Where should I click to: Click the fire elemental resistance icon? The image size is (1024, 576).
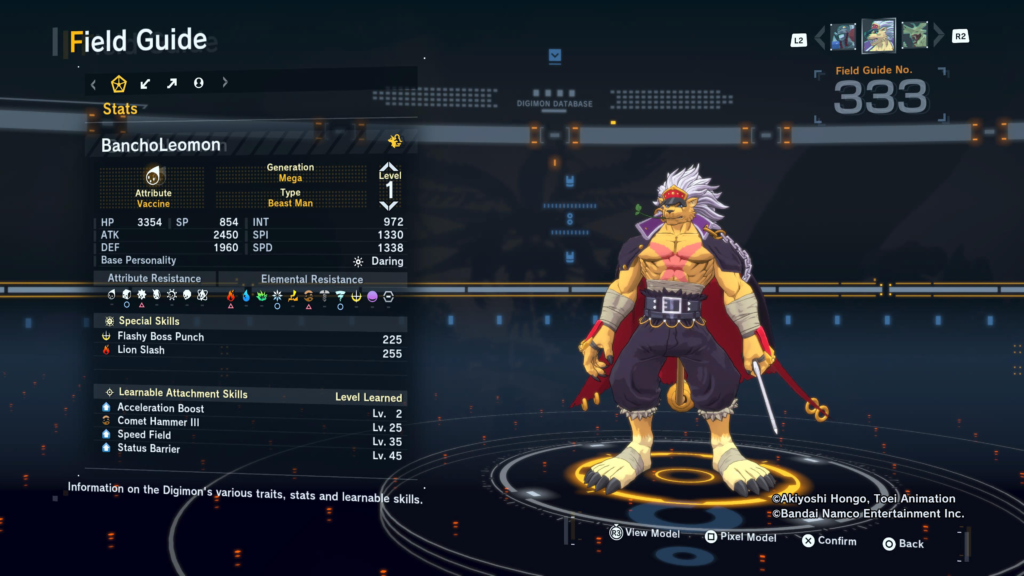[231, 296]
